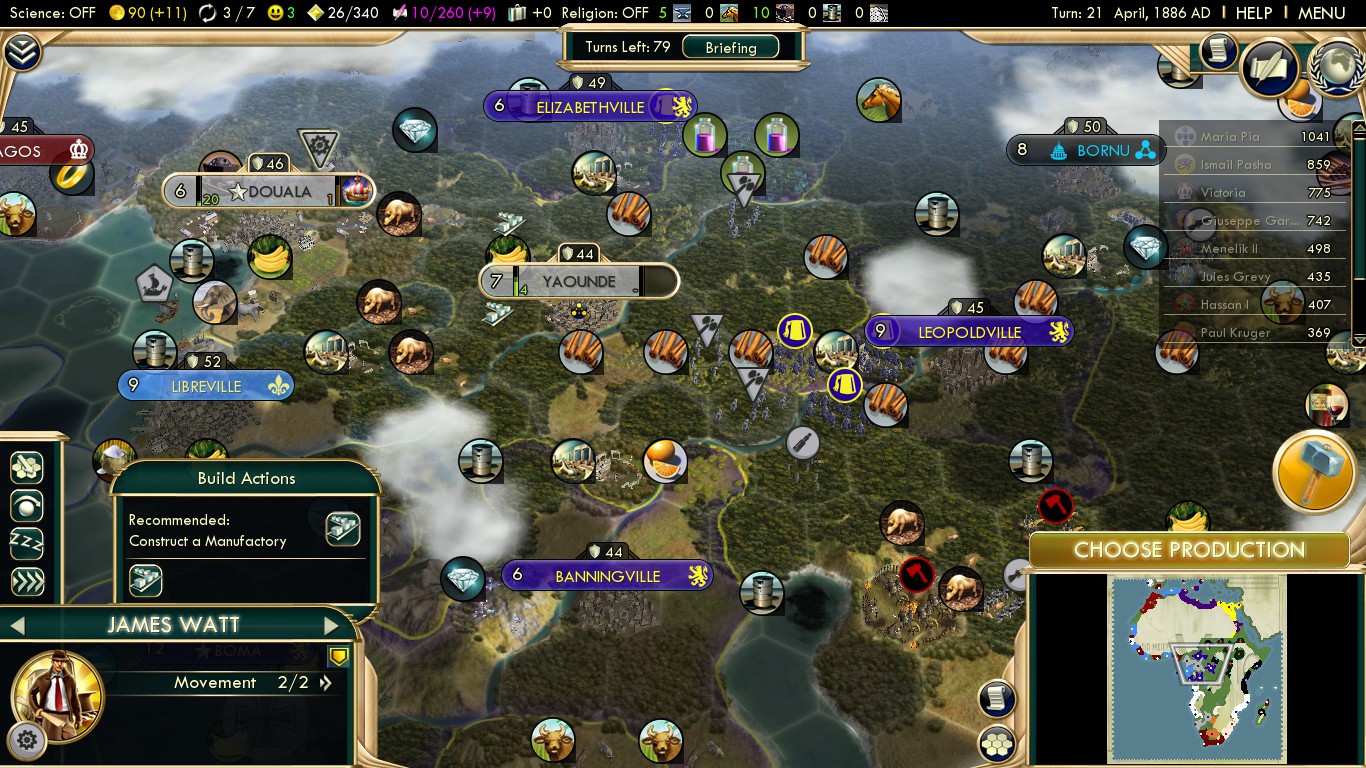Image resolution: width=1366 pixels, height=768 pixels.
Task: Cycle to the next unit with the right arrow
Action: 333,624
